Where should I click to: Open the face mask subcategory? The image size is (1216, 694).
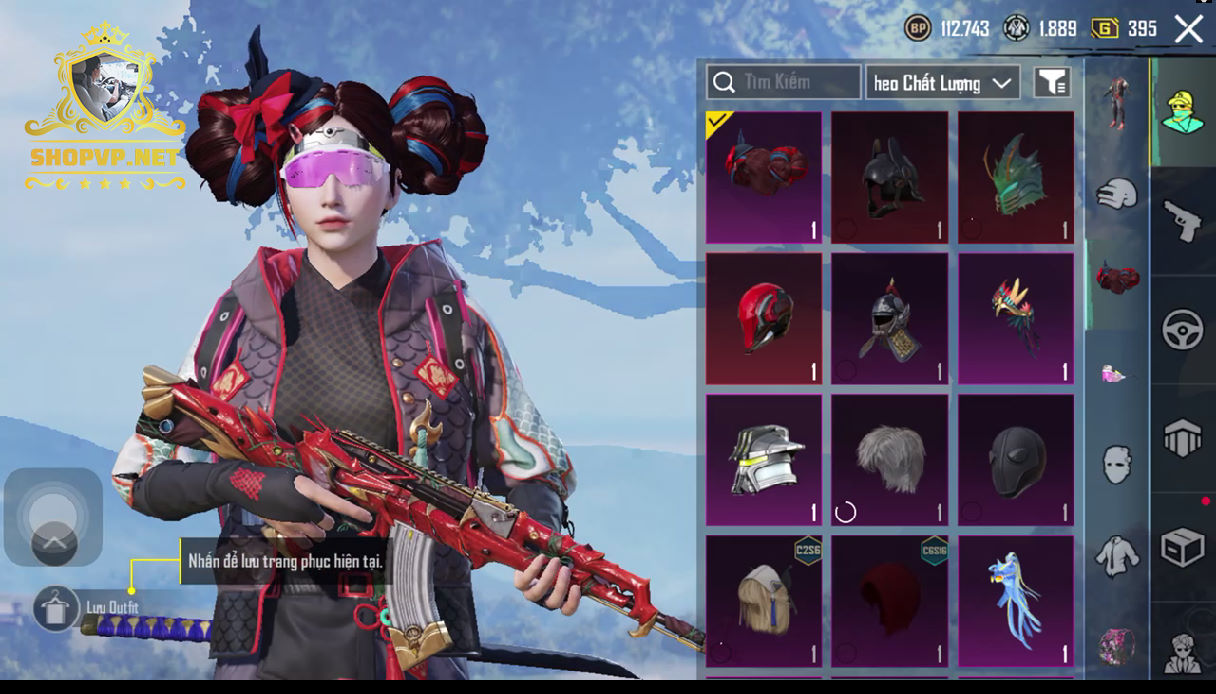click(1117, 464)
